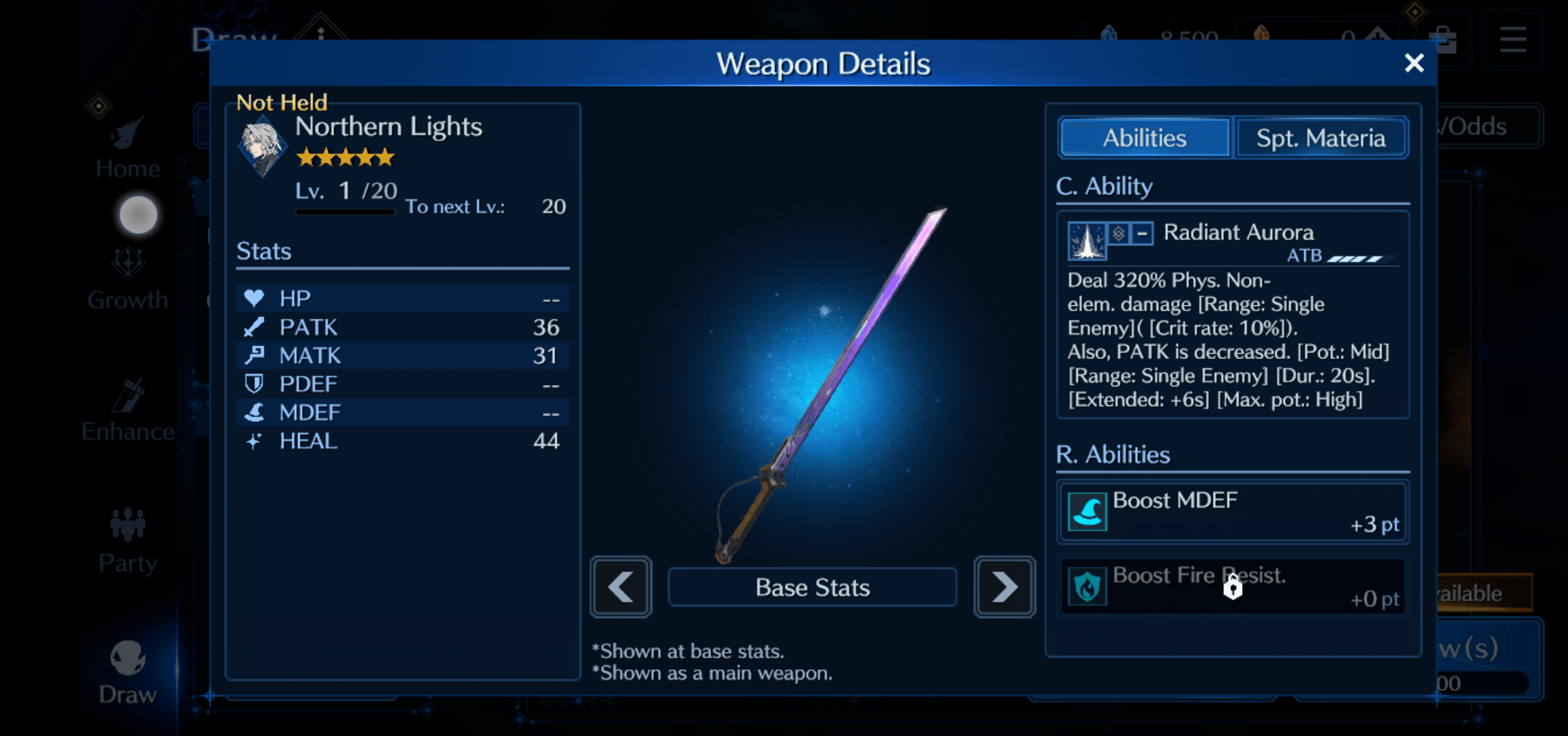Tap the Boost MDEF wizard hat icon
This screenshot has width=1568, height=736.
pyautogui.click(x=1087, y=511)
